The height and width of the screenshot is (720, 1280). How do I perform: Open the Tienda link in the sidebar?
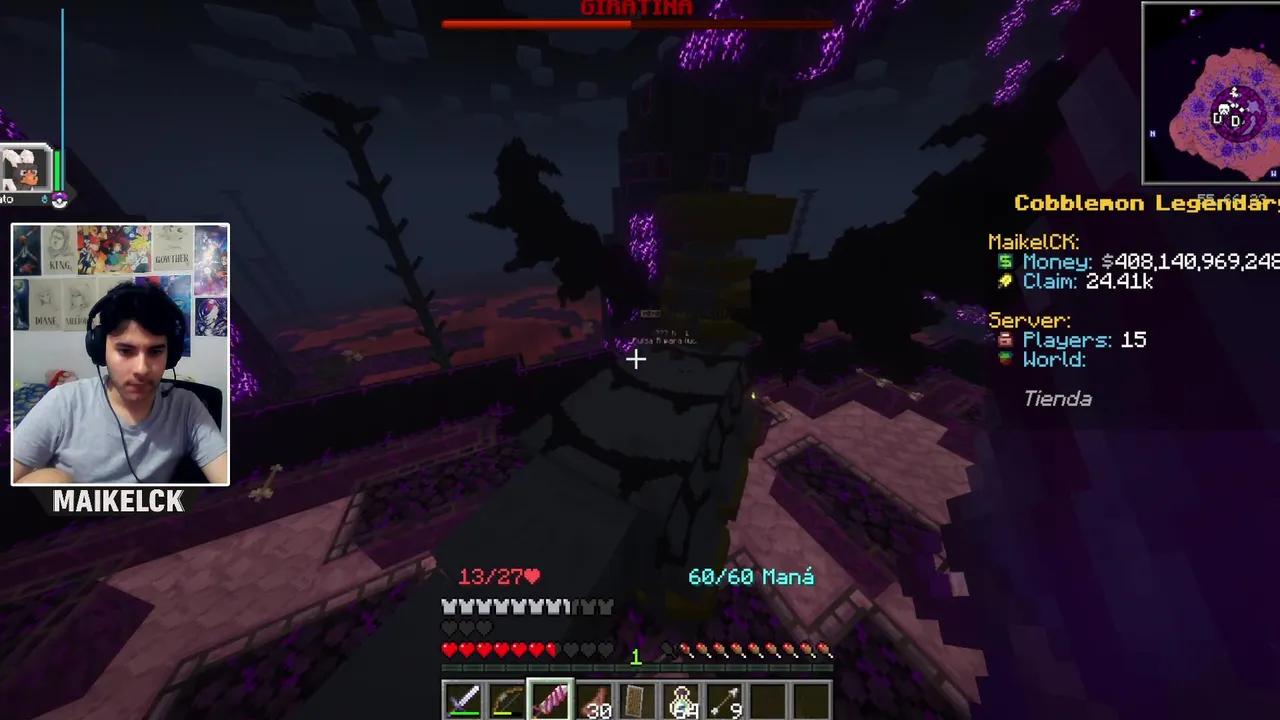pos(1057,398)
